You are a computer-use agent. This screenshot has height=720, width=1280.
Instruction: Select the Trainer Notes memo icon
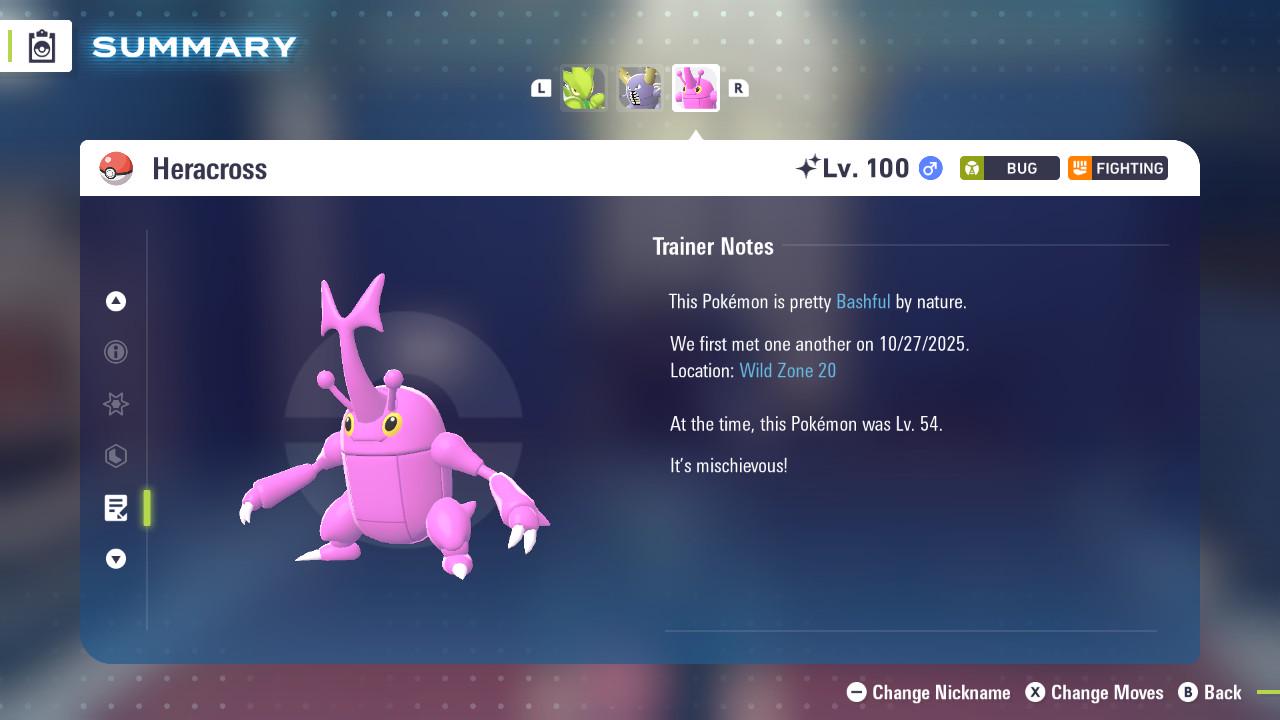pyautogui.click(x=116, y=508)
